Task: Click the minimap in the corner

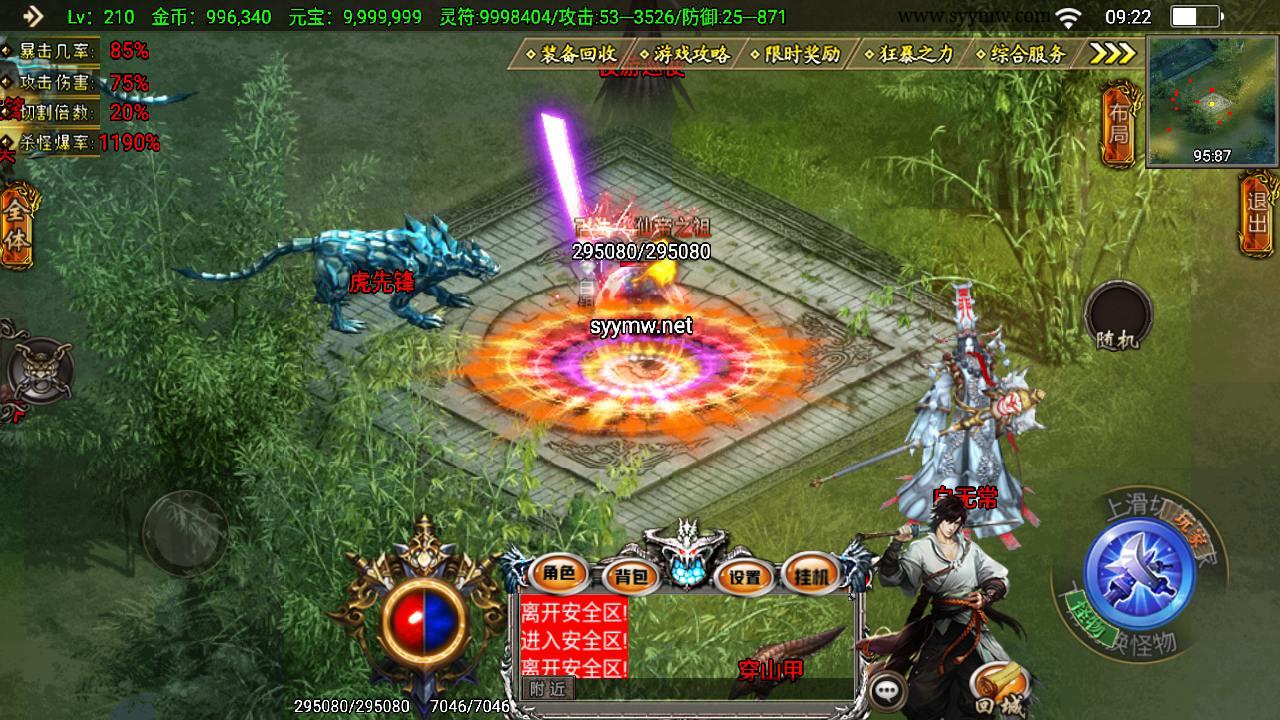Action: point(1212,101)
